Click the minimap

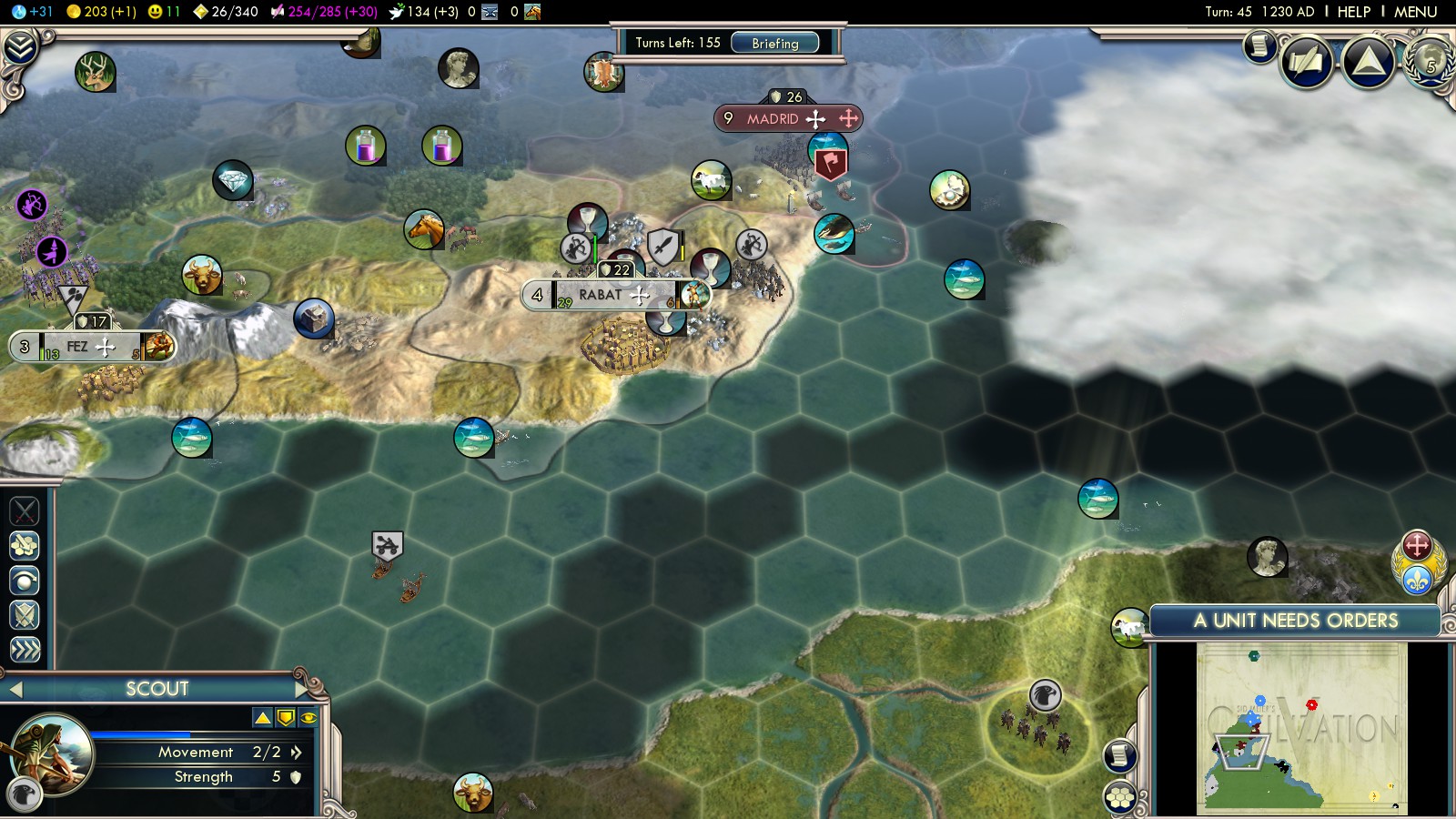pos(1301,726)
